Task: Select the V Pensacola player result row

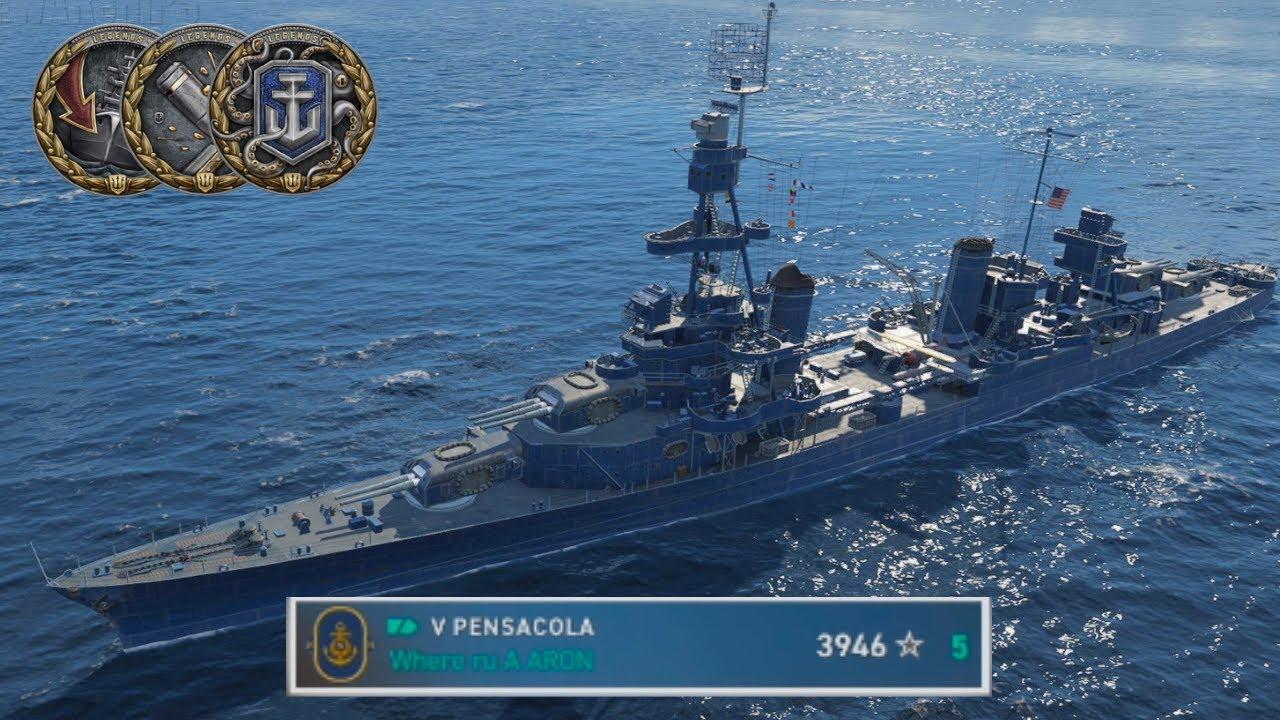Action: pyautogui.click(x=638, y=646)
